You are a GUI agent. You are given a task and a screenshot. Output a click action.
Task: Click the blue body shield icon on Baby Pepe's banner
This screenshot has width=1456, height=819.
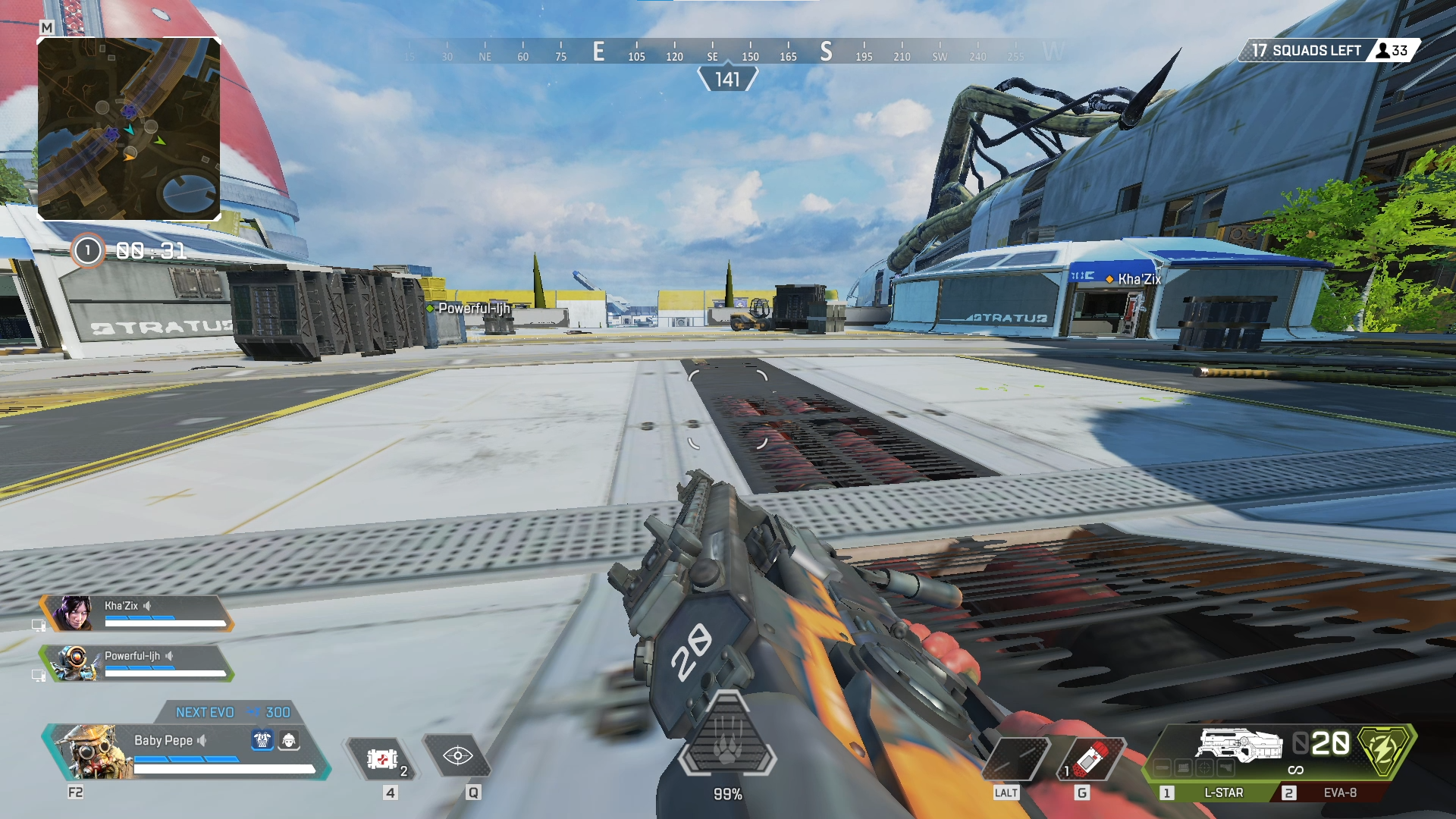262,741
